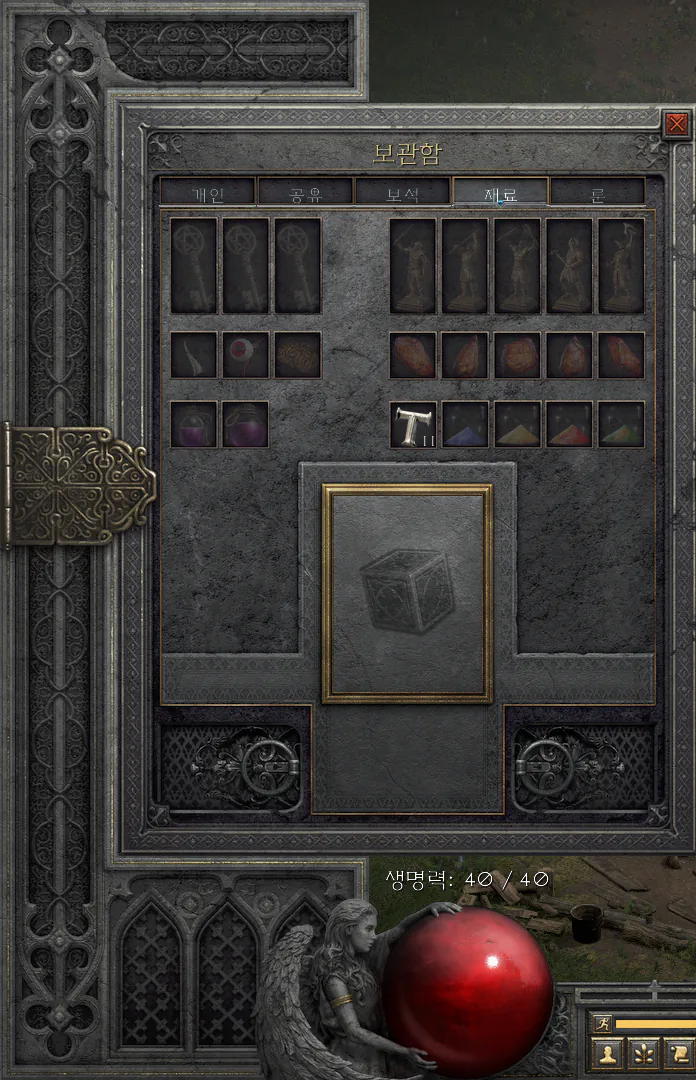
Task: Pick the Mephisto's Brain slot
Action: 298,355
